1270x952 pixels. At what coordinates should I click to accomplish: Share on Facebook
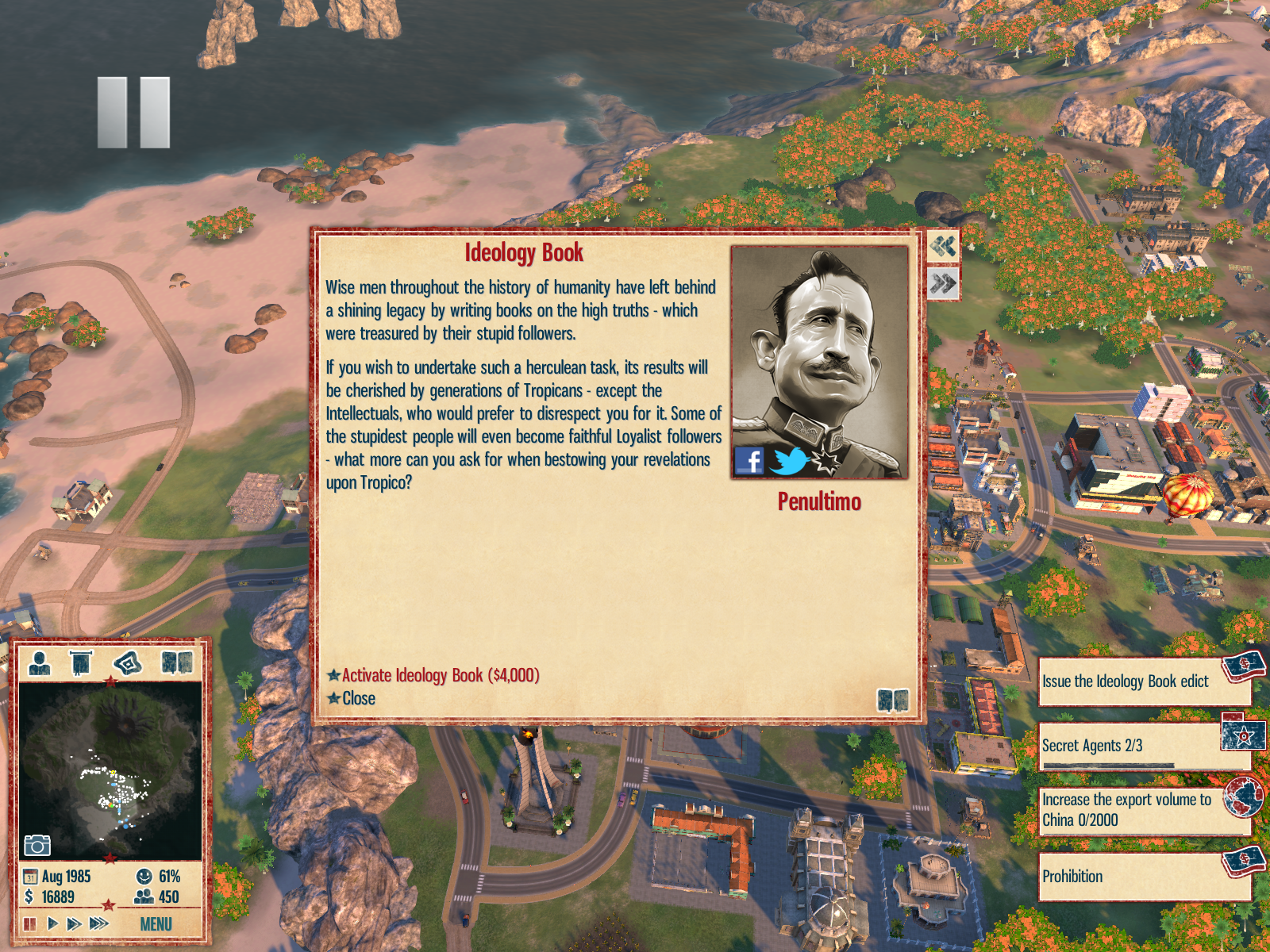[x=749, y=460]
